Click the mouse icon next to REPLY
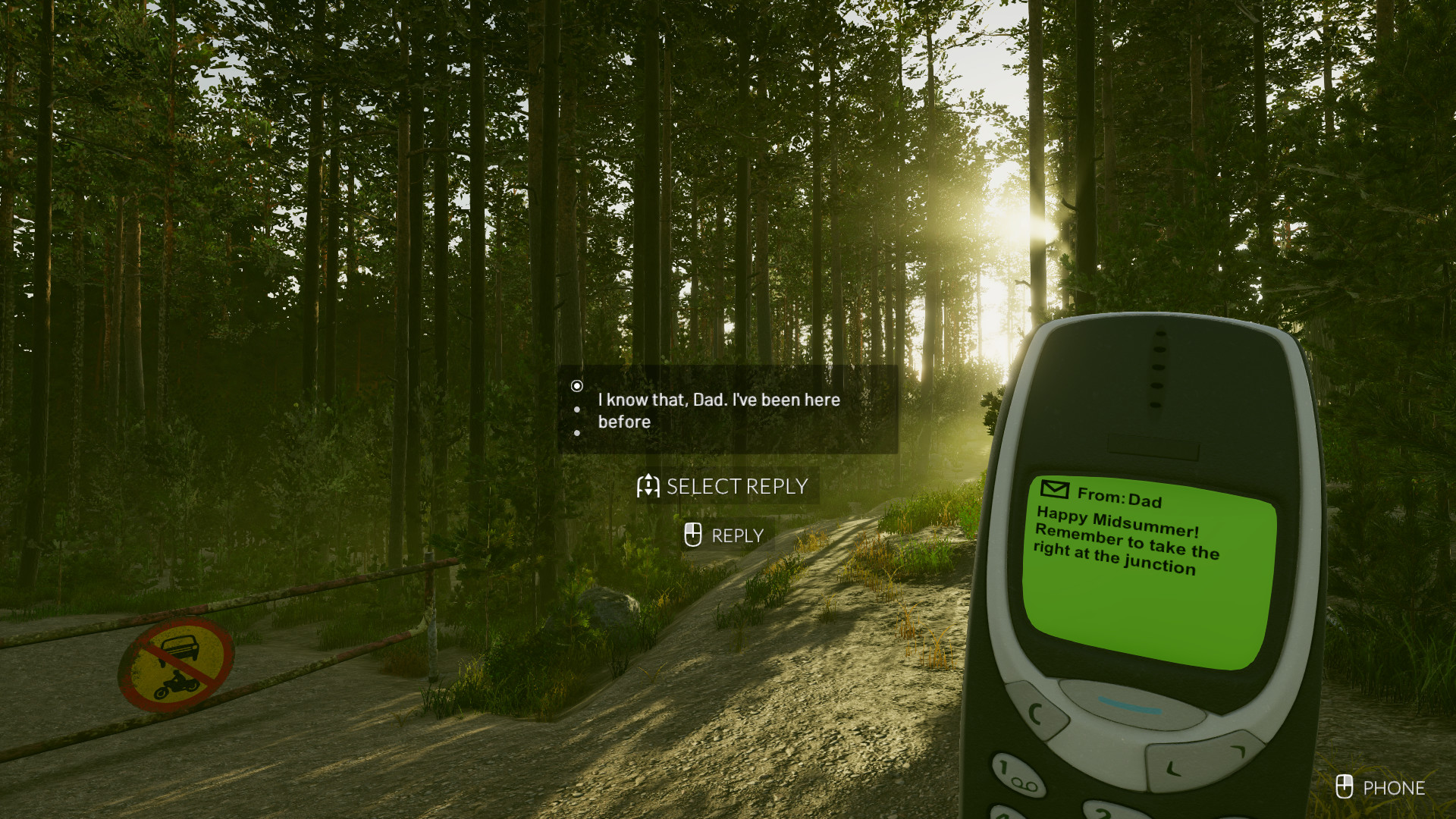The image size is (1456, 819). [x=692, y=535]
